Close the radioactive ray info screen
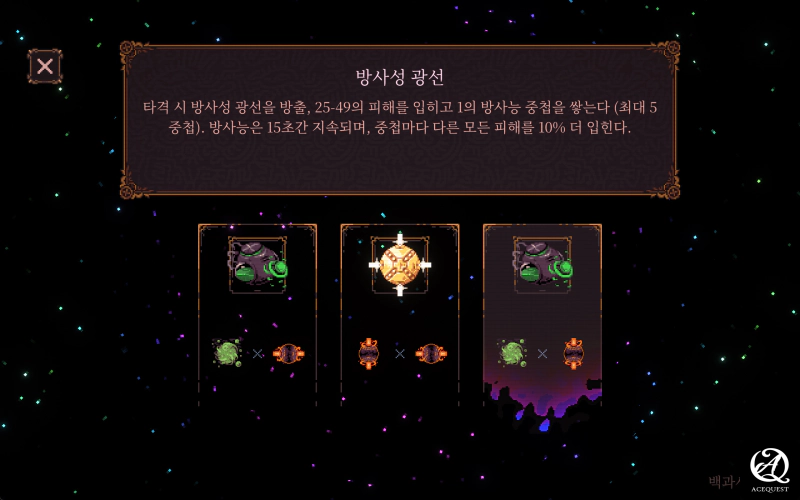Screen dimensions: 800x500 pos(45,67)
